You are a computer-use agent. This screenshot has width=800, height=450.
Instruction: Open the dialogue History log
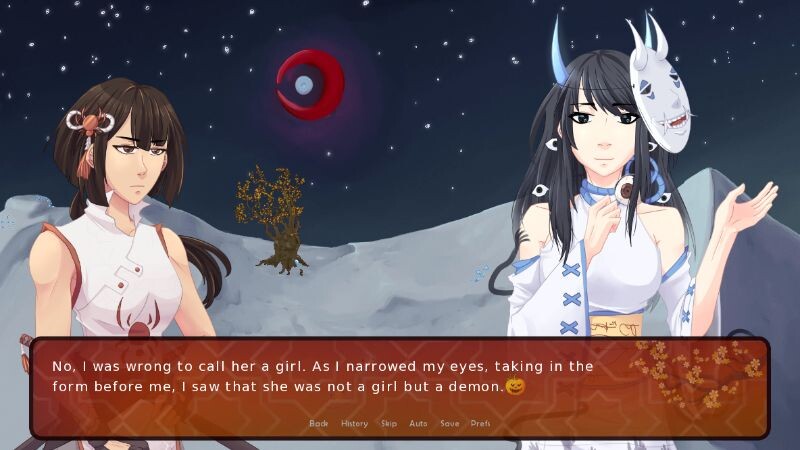(354, 423)
